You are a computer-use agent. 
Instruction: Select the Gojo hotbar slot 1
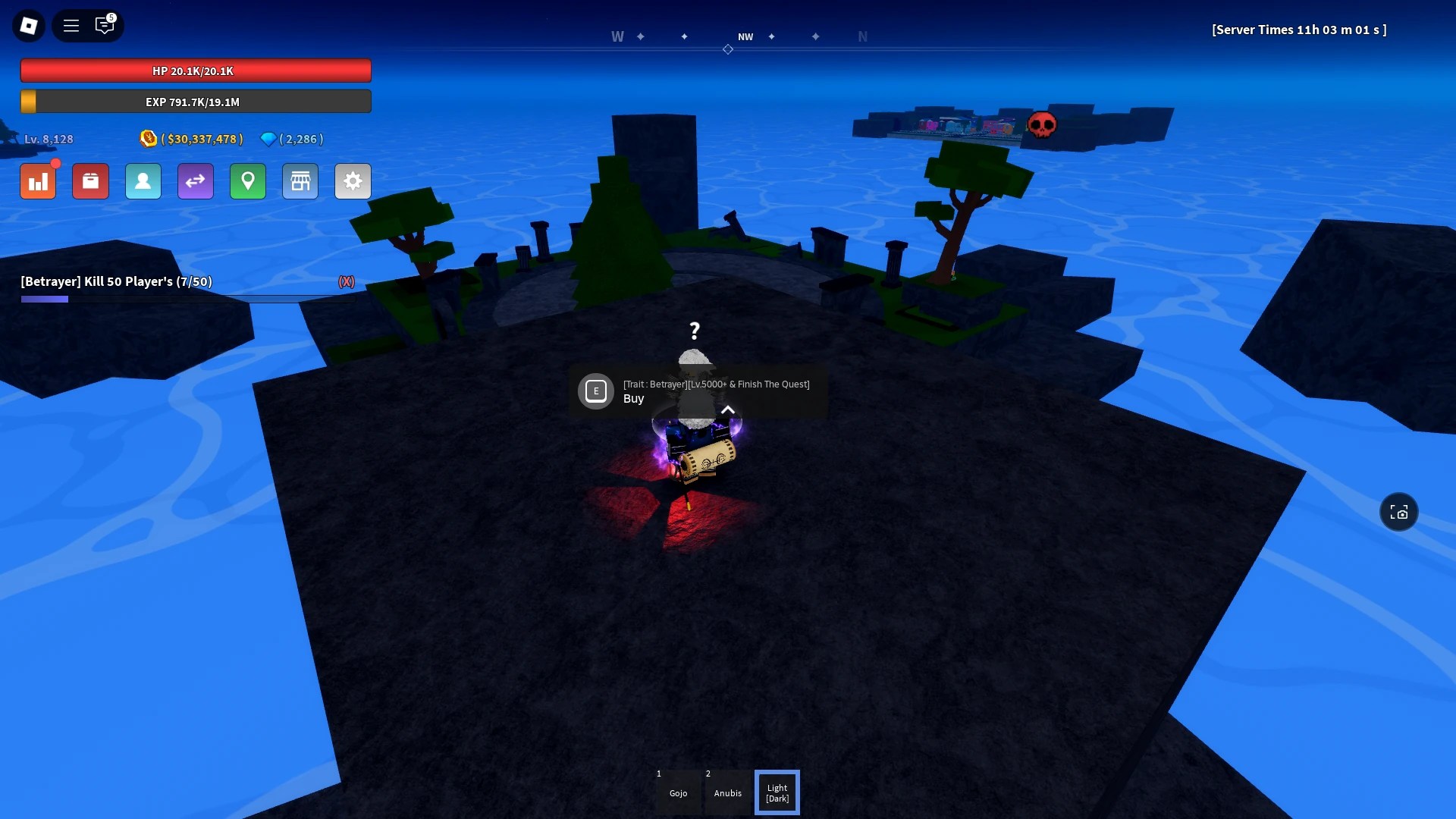[678, 792]
